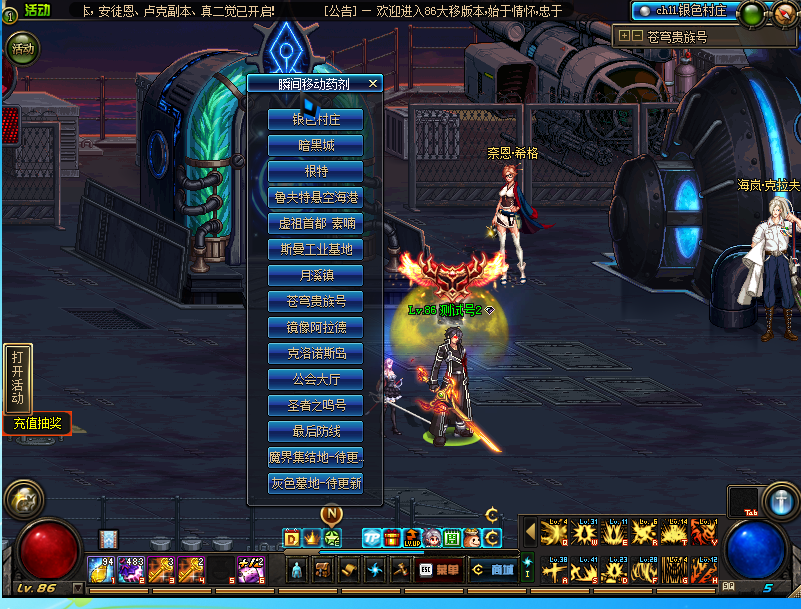The width and height of the screenshot is (801, 609).
Task: Choose 暗黑城 from the teleport list
Action: (x=315, y=145)
